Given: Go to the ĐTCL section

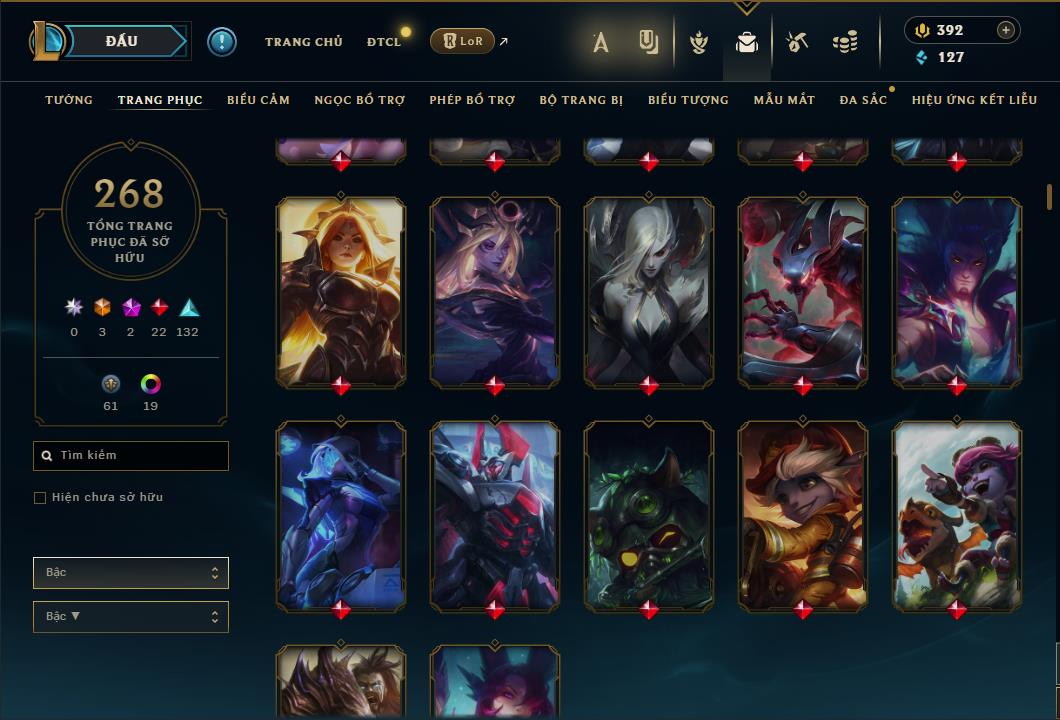Looking at the screenshot, I should 384,42.
